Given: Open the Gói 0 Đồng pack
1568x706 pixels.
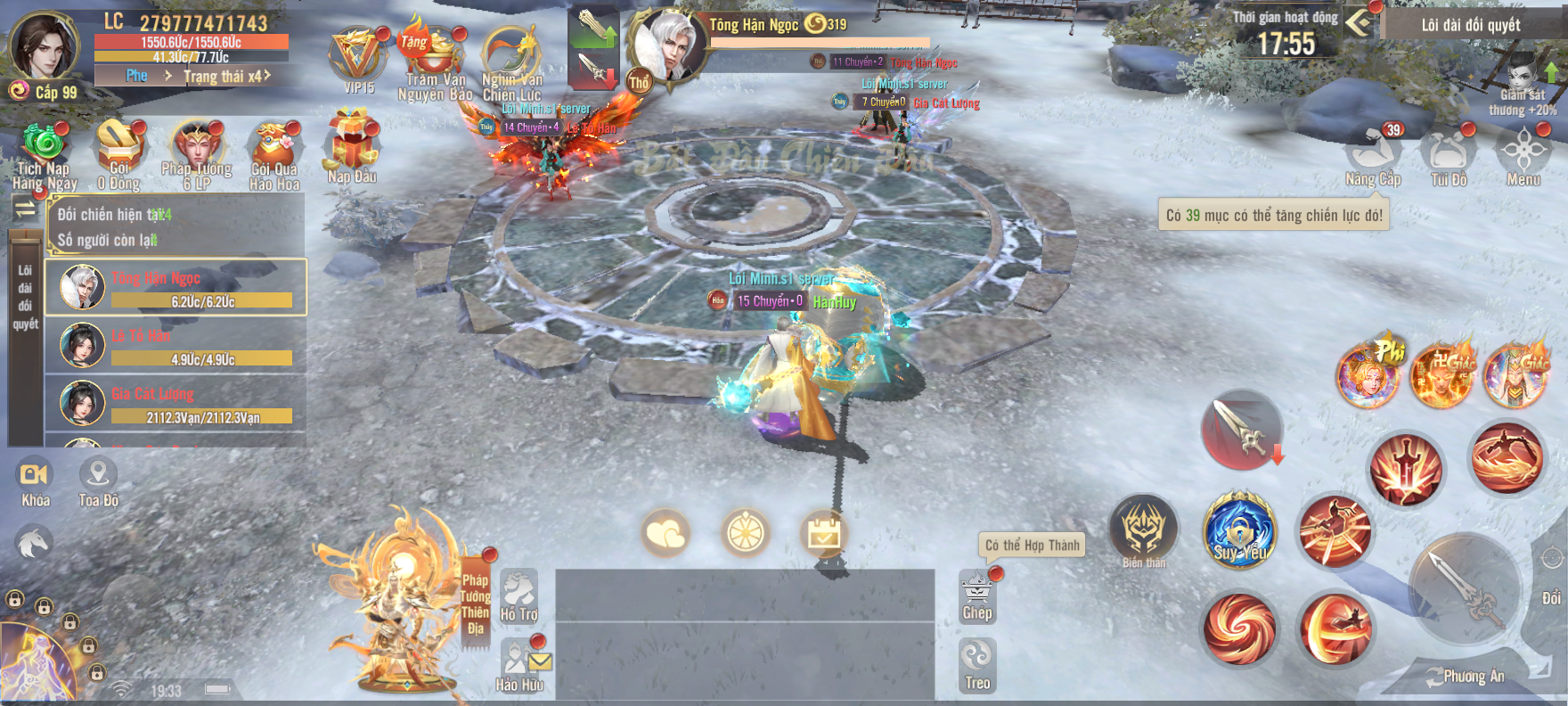Looking at the screenshot, I should click(119, 150).
